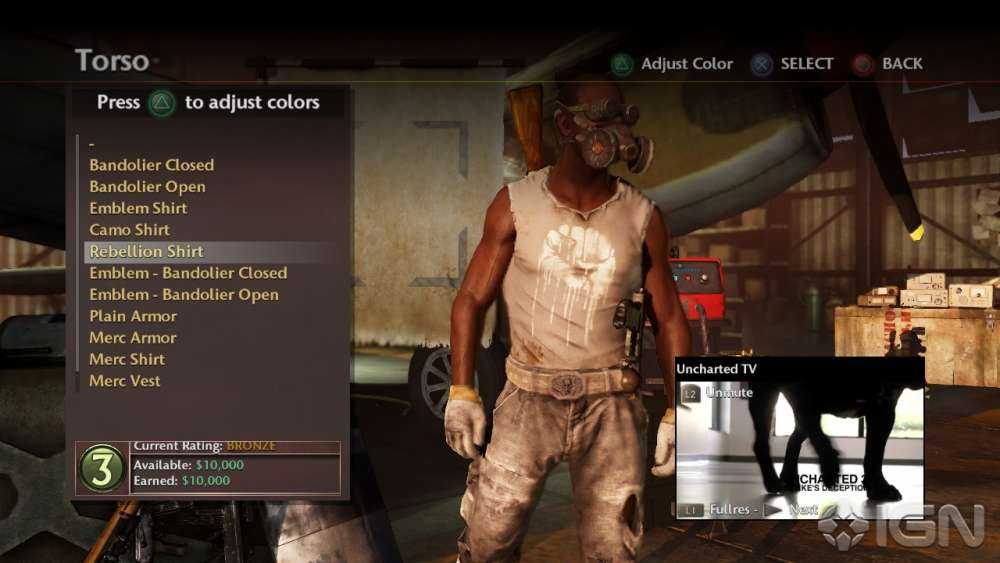Viewport: 1000px width, 563px height.
Task: Open the Uncharted TV video thumbnail
Action: point(799,440)
